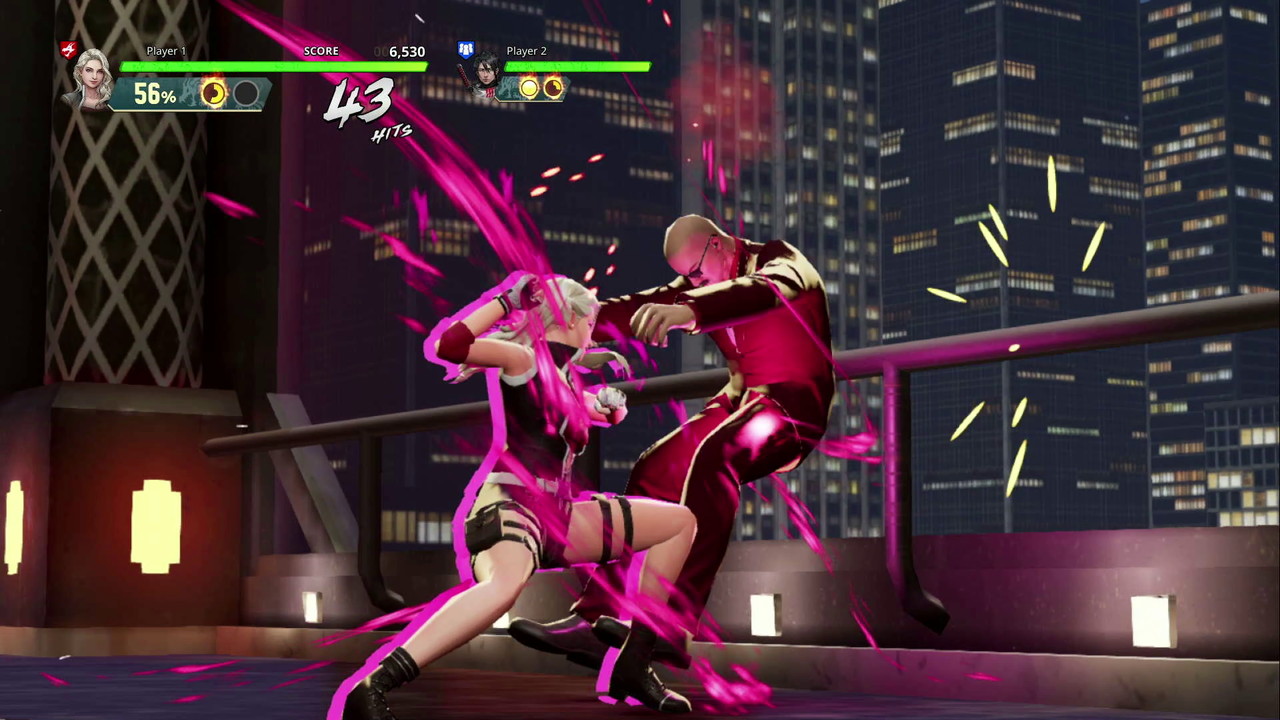
Task: Click the Player 2 name label
Action: [x=526, y=50]
